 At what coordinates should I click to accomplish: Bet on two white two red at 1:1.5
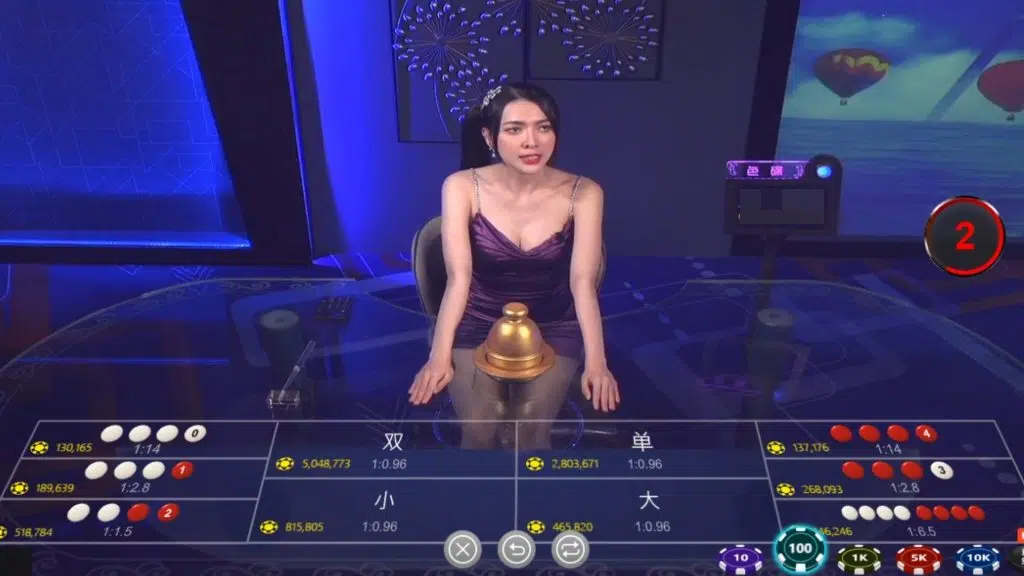(120, 520)
